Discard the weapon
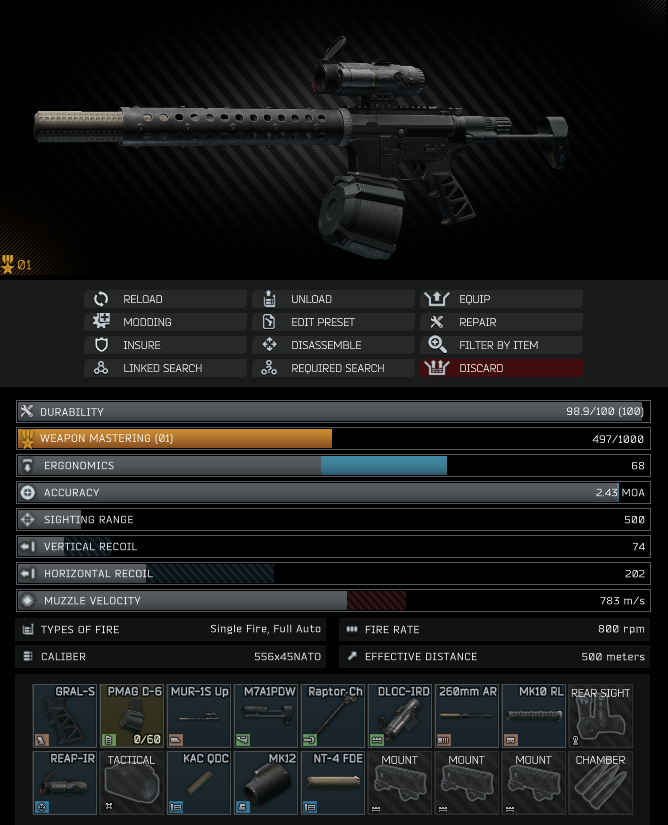 click(501, 368)
